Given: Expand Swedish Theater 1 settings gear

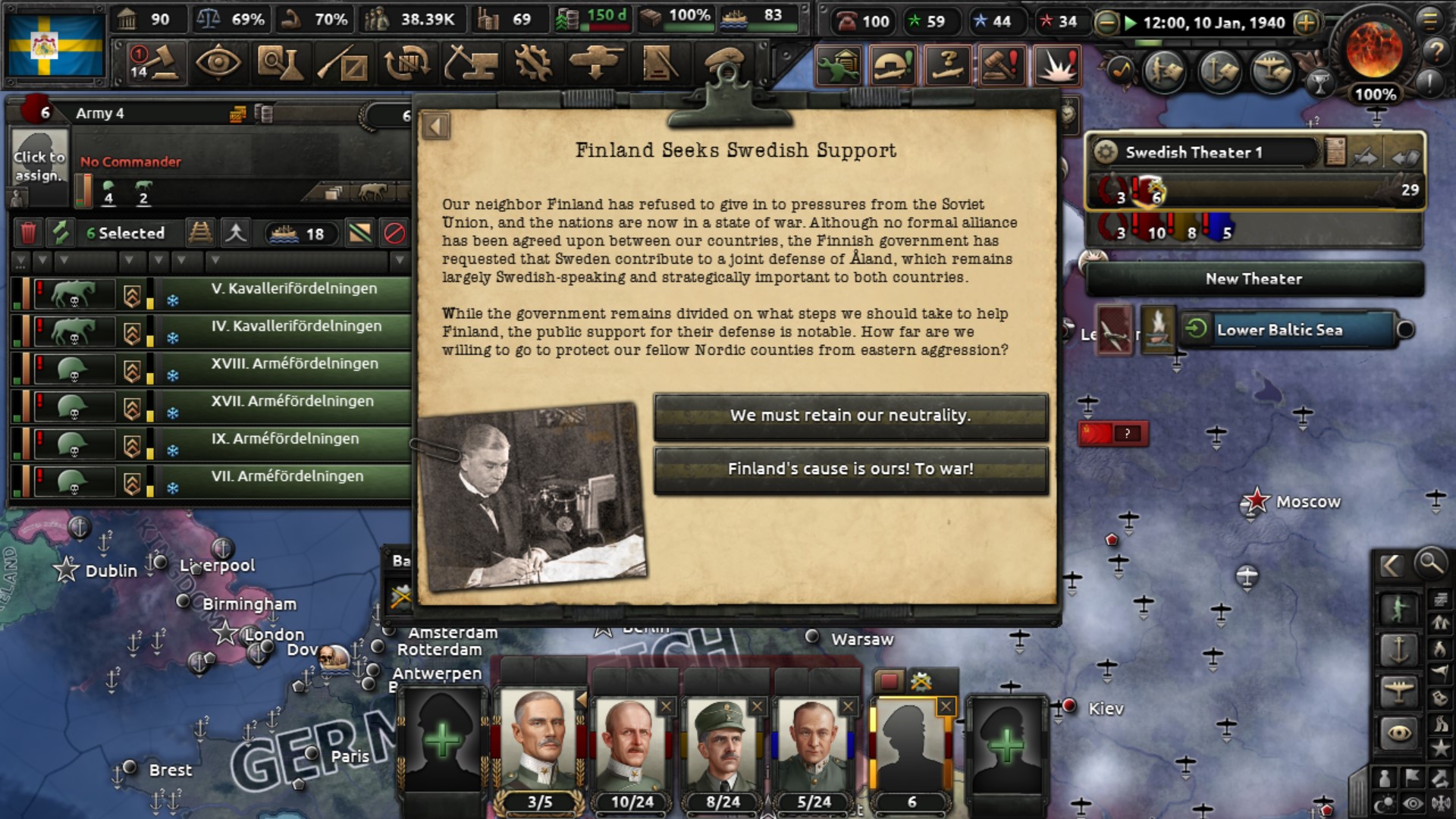Looking at the screenshot, I should pos(1104,152).
